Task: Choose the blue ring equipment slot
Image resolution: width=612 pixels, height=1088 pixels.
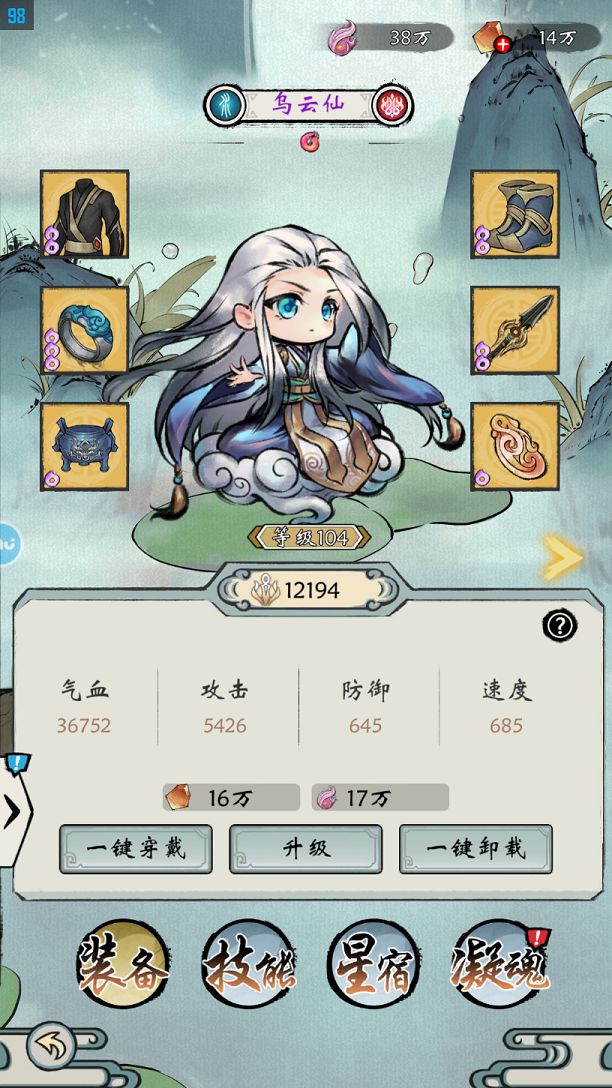Action: tap(85, 330)
